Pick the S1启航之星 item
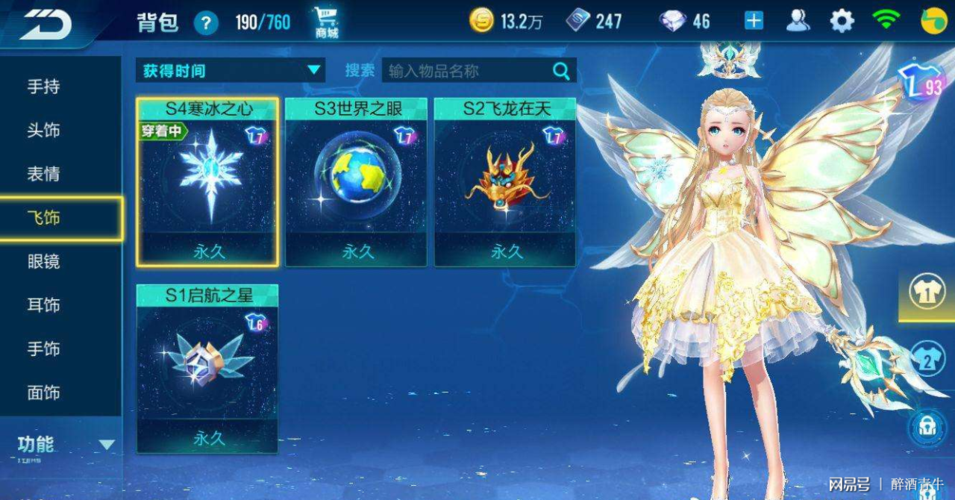955x500 pixels. 208,368
